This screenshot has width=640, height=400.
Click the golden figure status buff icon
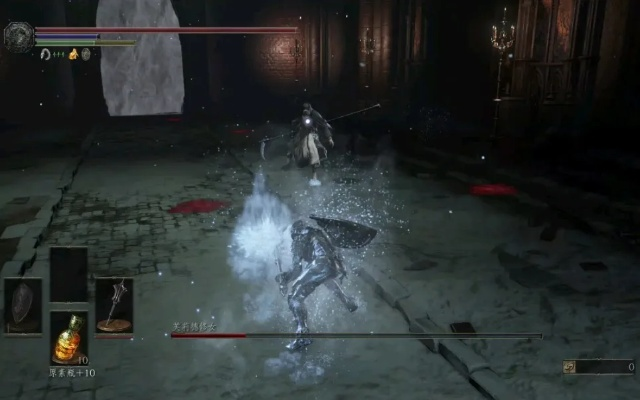point(73,54)
